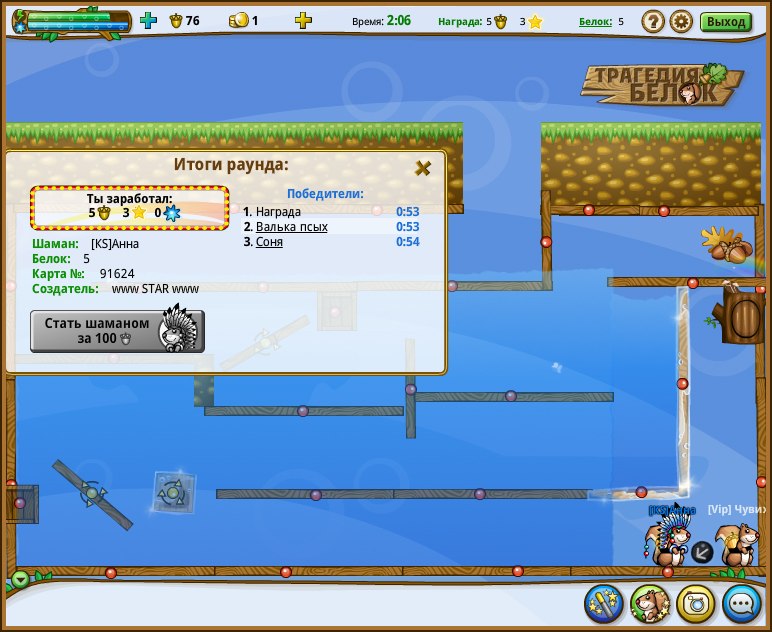The height and width of the screenshot is (632, 772).
Task: Become shaman for 100 acorns
Action: pyautogui.click(x=117, y=331)
